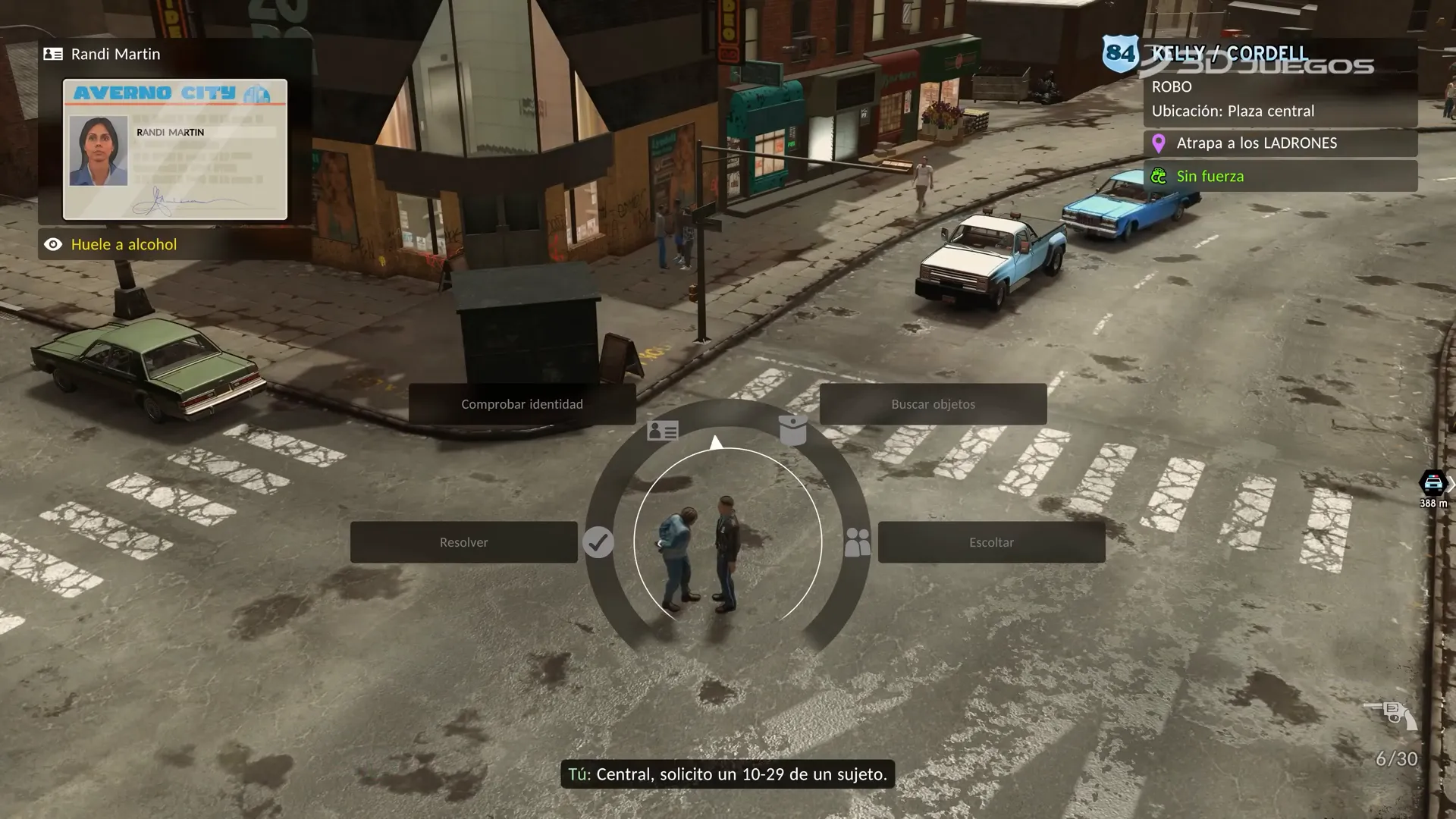Screen dimensions: 1456x819
Task: Select the escort people icon
Action: [x=858, y=541]
